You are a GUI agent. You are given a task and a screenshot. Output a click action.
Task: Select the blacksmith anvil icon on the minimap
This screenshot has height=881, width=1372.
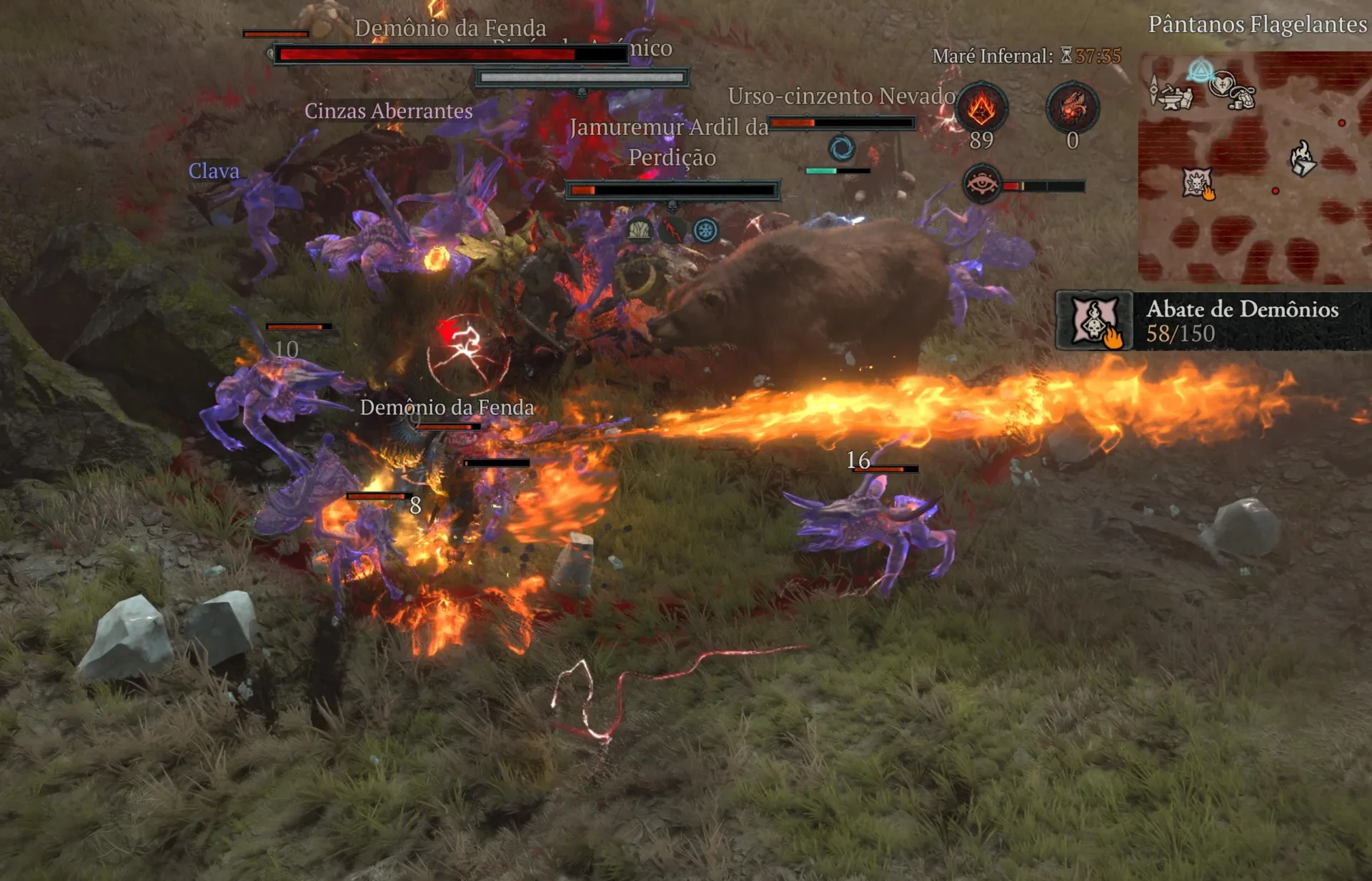point(1170,98)
